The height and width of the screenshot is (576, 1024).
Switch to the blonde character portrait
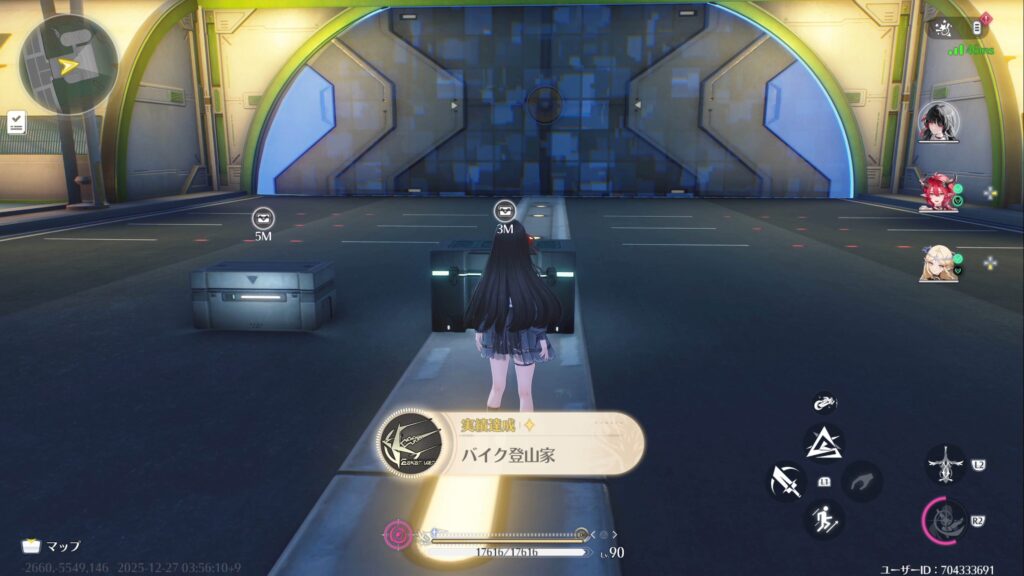938,263
